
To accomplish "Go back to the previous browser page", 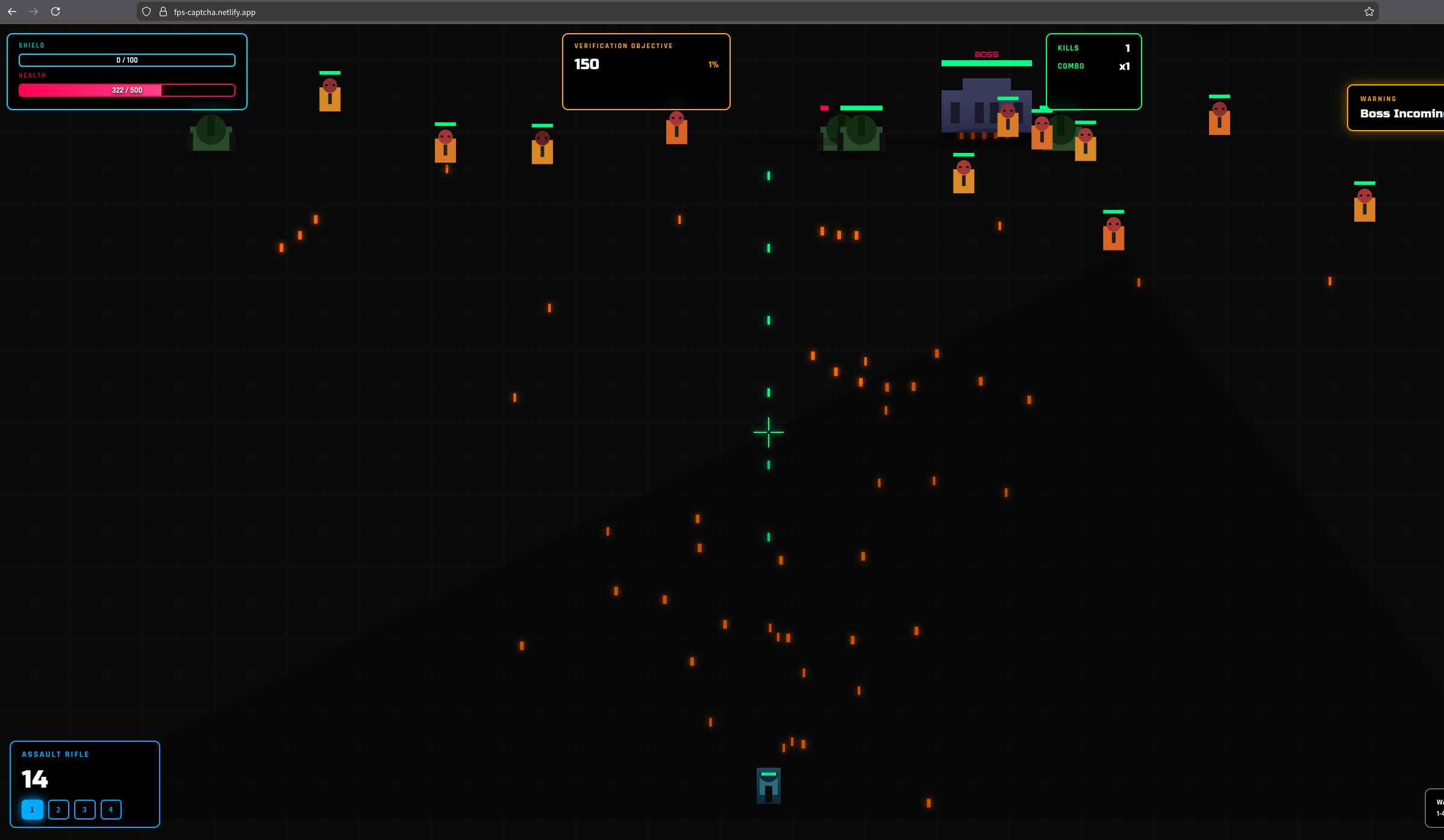I will coord(12,11).
